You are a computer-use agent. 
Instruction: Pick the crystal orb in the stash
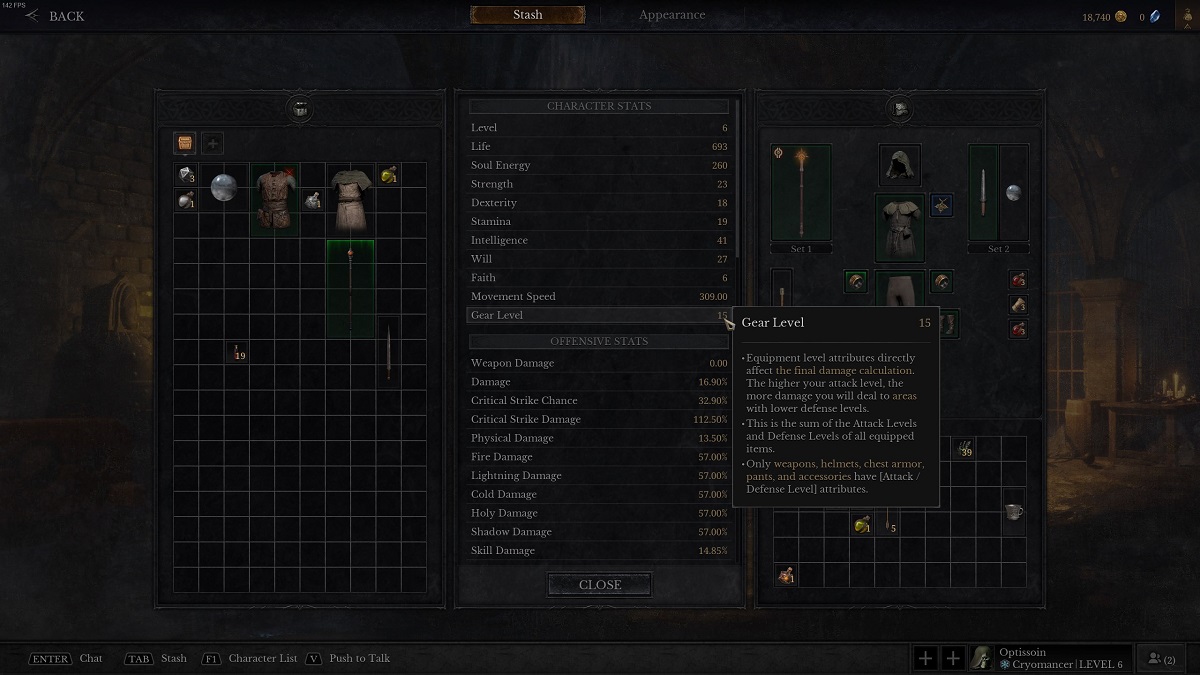(223, 187)
